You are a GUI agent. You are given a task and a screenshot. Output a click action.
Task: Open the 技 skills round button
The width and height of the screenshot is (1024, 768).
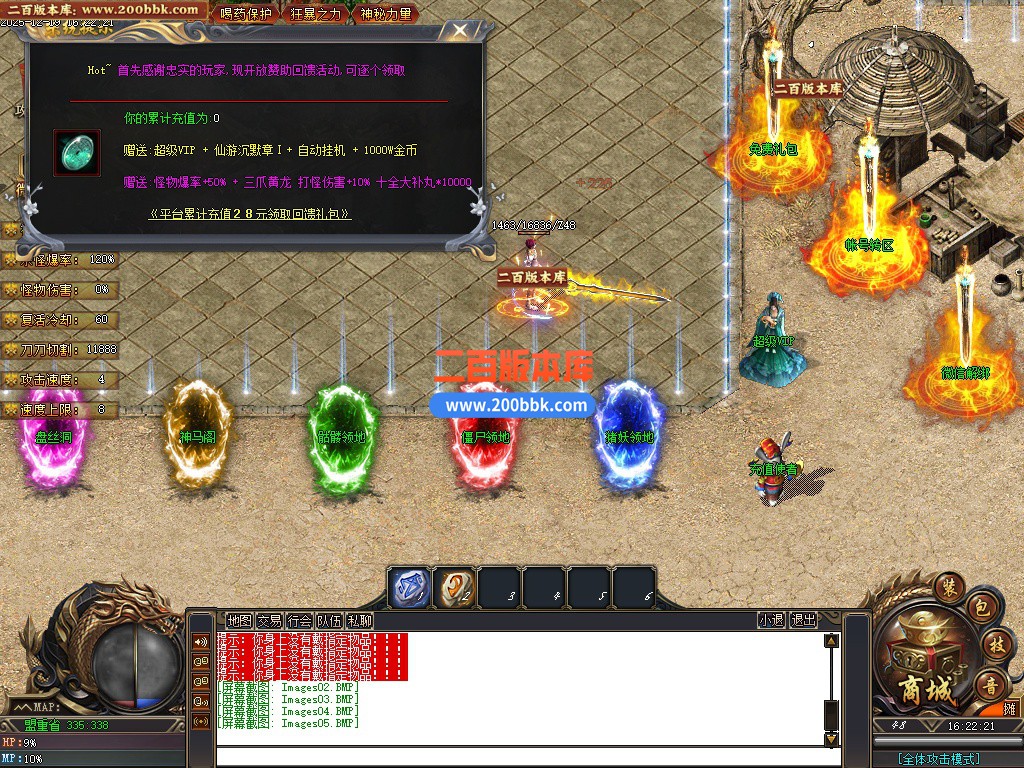[995, 643]
